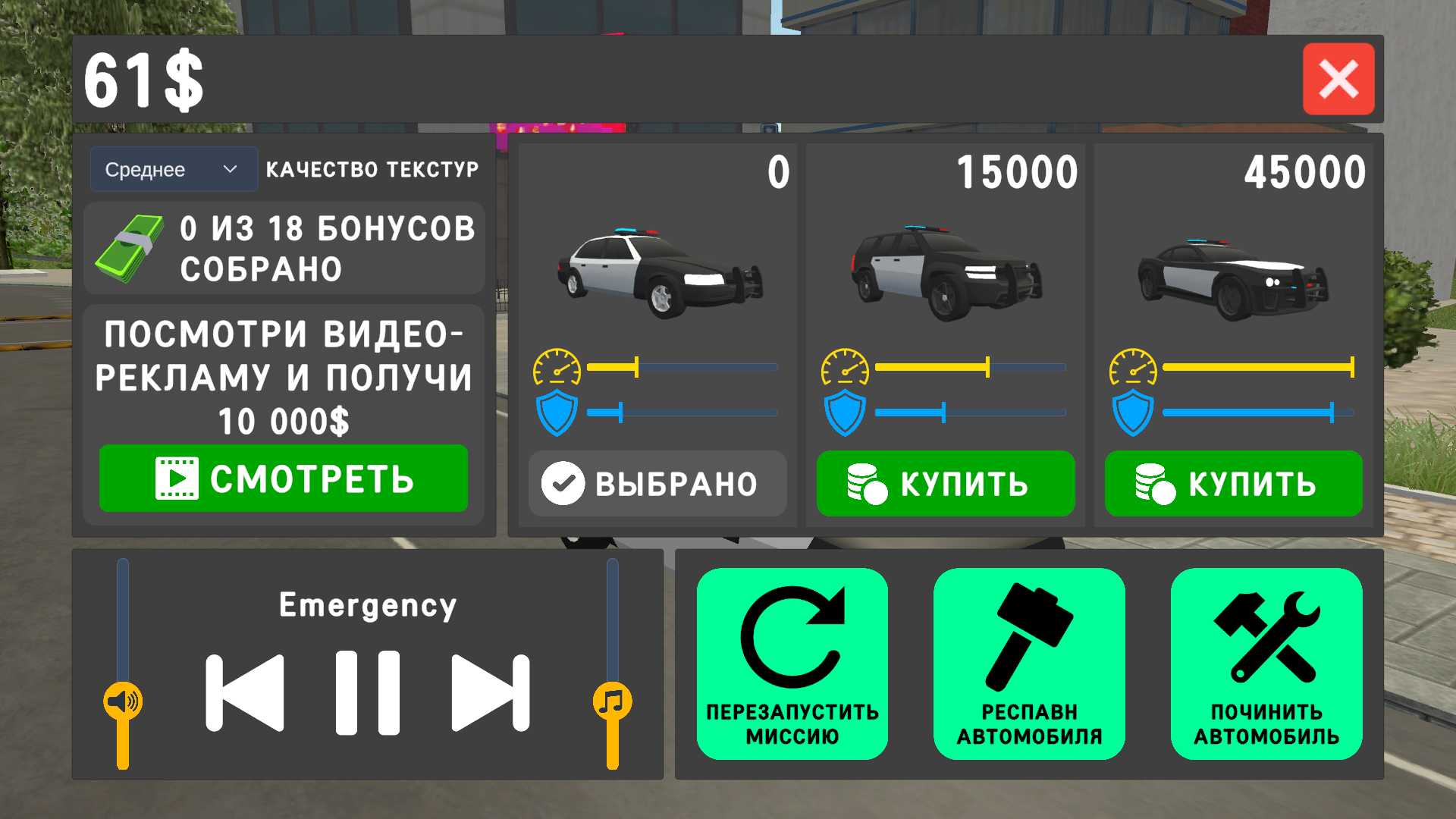The image size is (1456, 819).
Task: Click the video reel icon on СМОТРЕТЬ button
Action: tap(176, 478)
